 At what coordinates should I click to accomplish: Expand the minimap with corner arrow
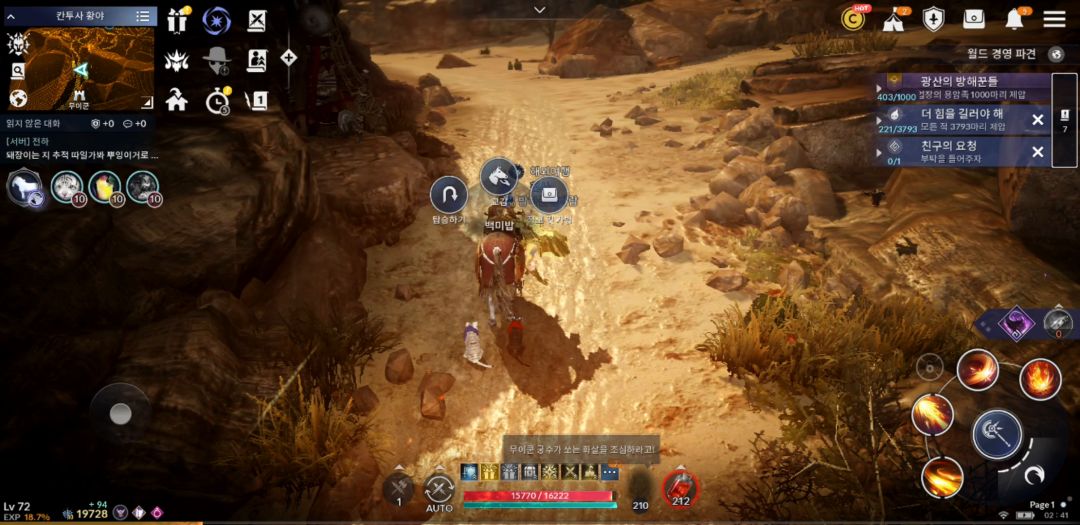[x=146, y=101]
